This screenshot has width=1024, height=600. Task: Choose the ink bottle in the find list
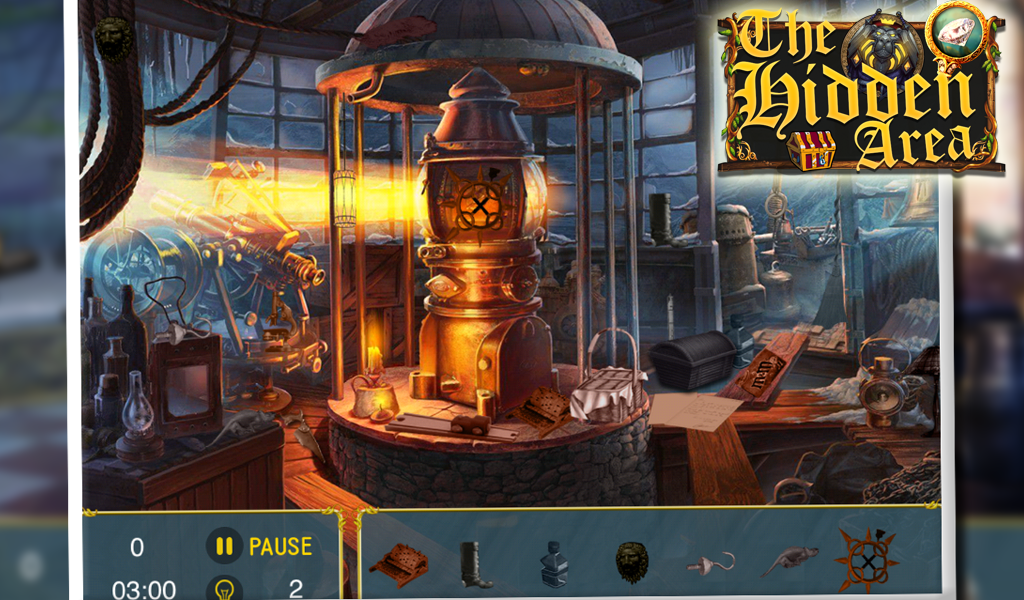[x=553, y=564]
